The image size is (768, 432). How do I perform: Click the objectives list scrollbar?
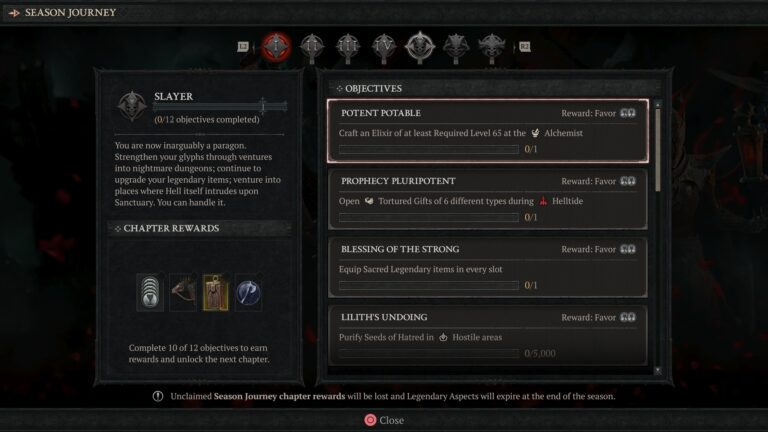point(657,150)
